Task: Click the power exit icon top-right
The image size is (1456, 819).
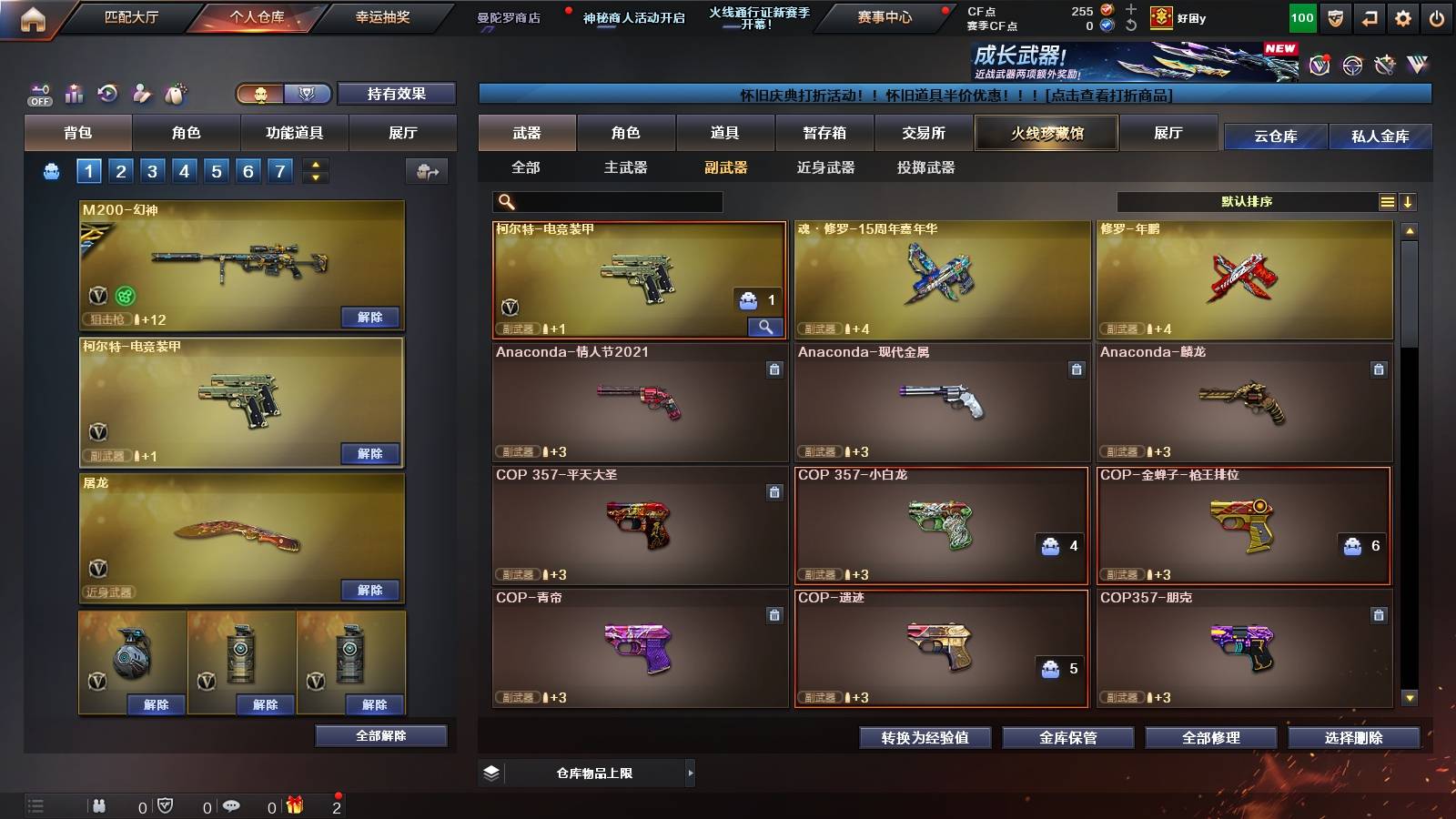Action: coord(1438,16)
